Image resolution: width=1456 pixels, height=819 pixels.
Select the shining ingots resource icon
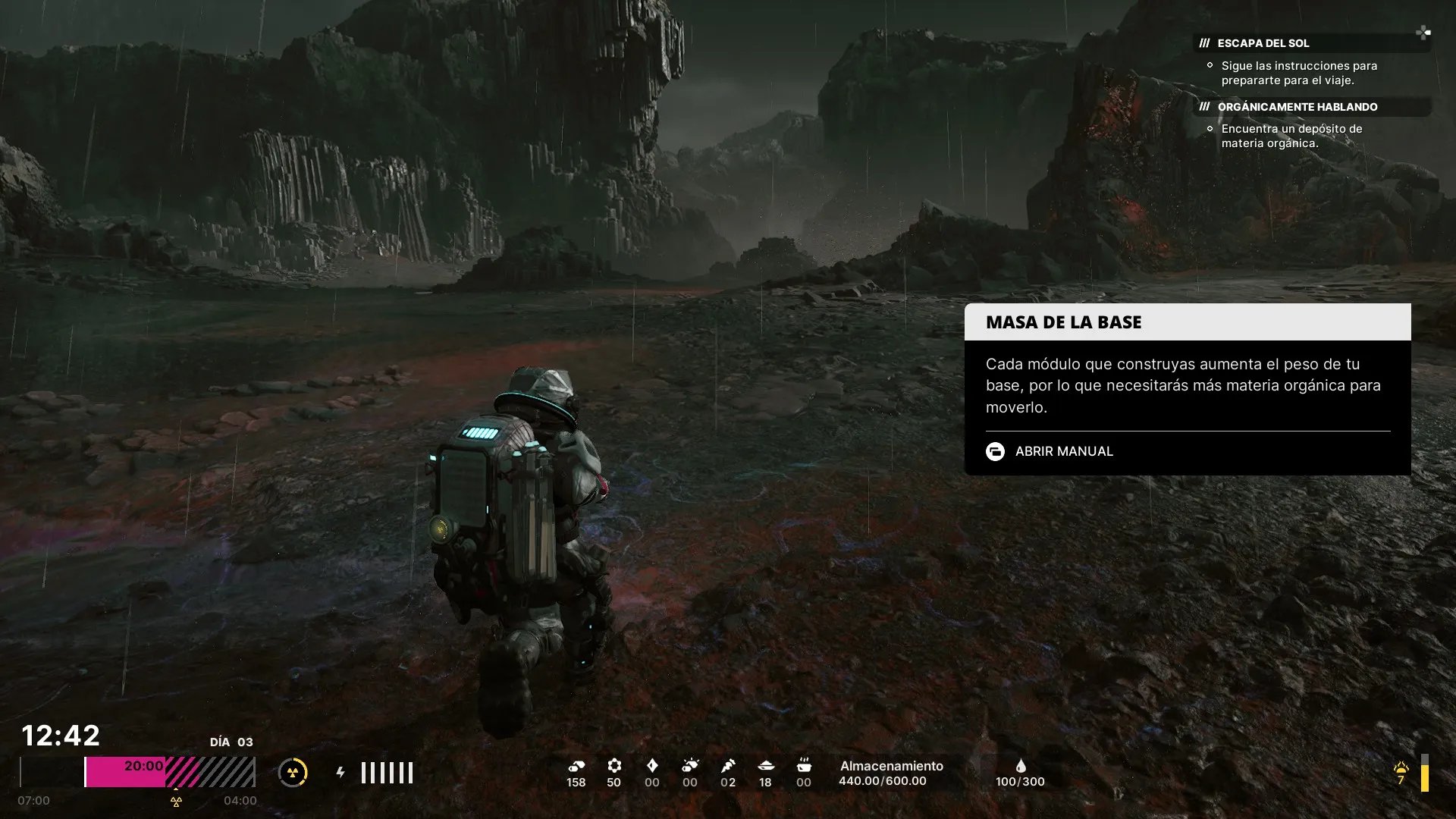(690, 766)
